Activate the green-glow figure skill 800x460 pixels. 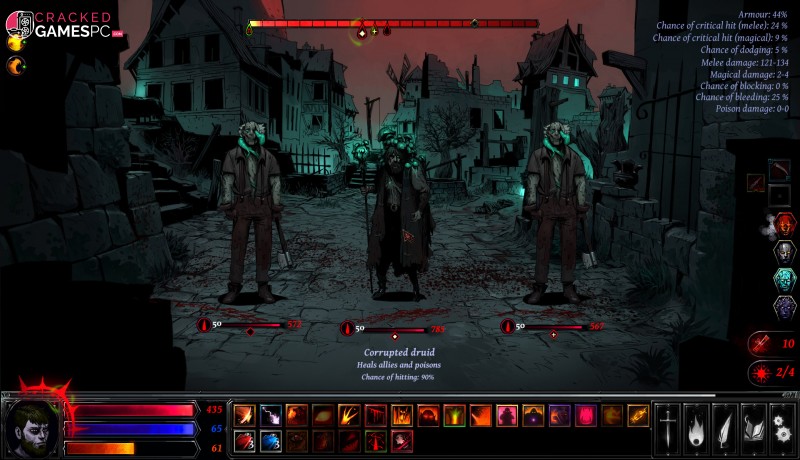tap(455, 415)
